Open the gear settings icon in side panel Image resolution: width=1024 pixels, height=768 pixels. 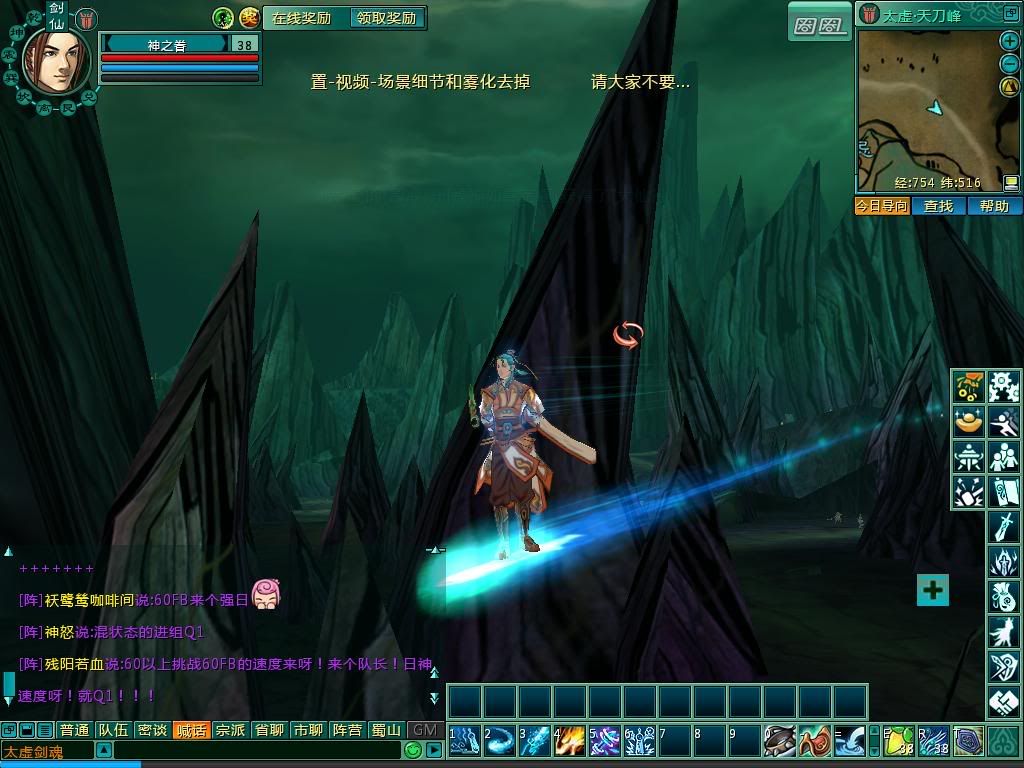tap(1002, 386)
